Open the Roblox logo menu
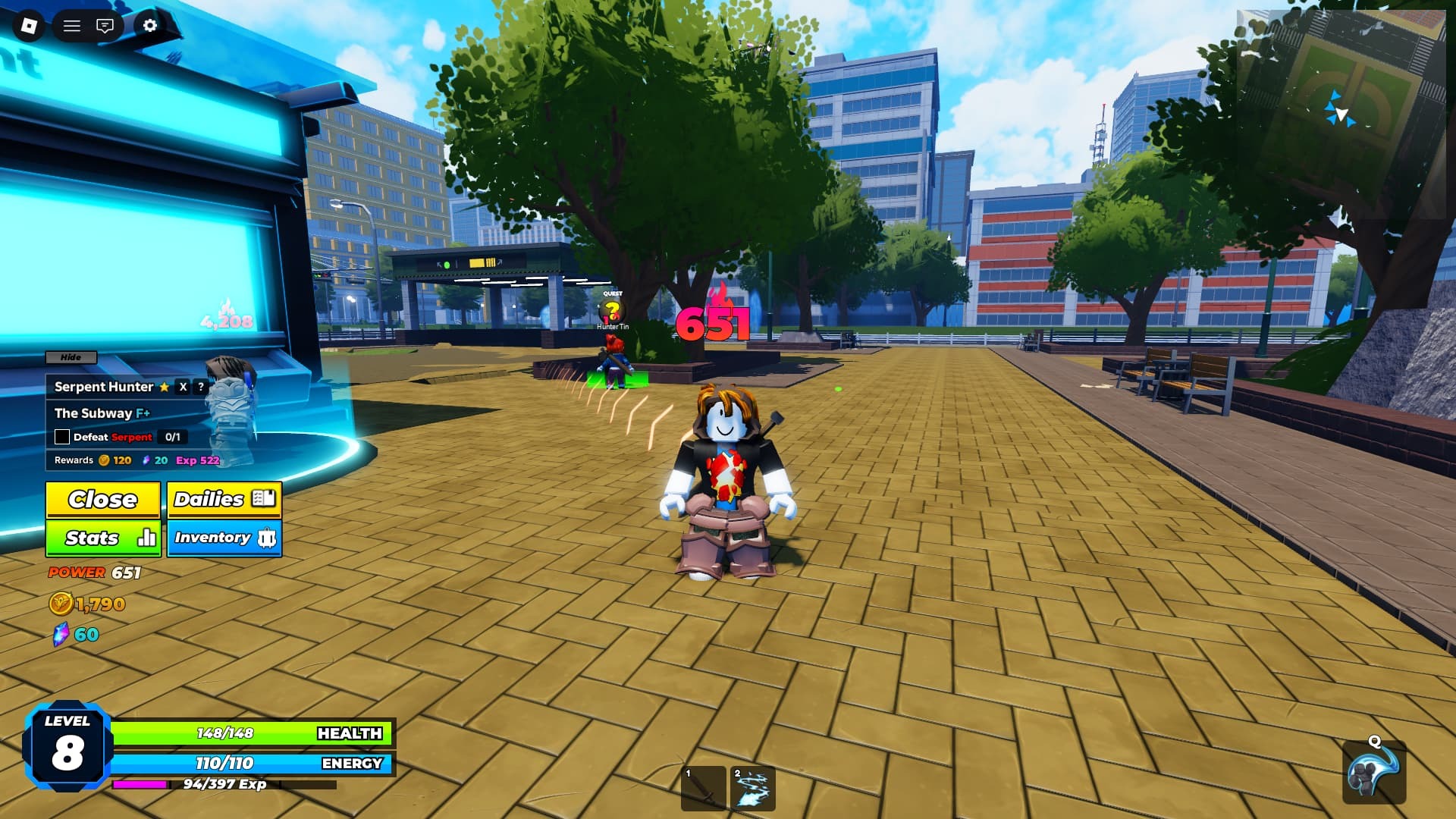 coord(29,26)
